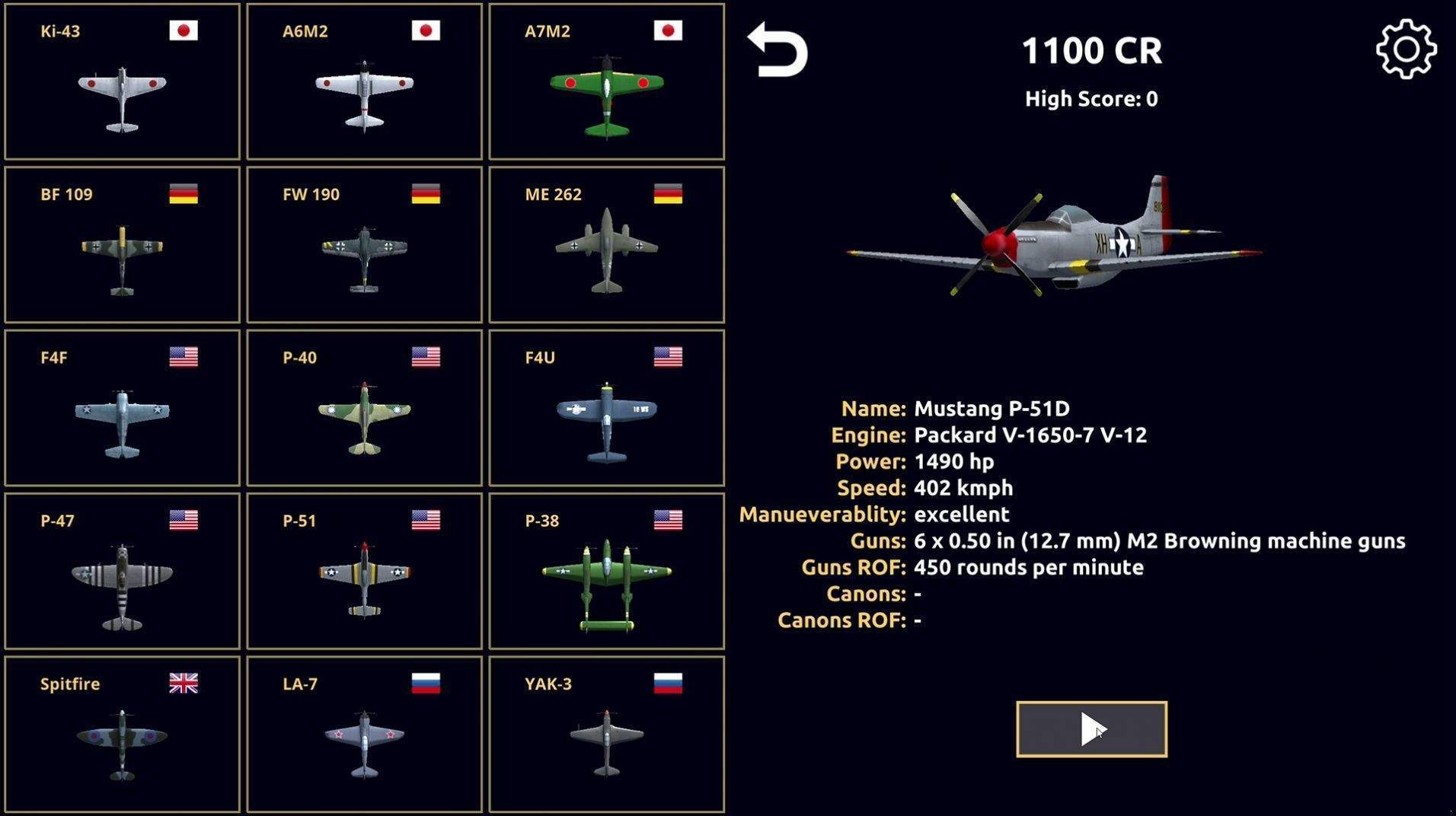Click the High Score text
Image resolution: width=1456 pixels, height=816 pixels.
click(1090, 97)
